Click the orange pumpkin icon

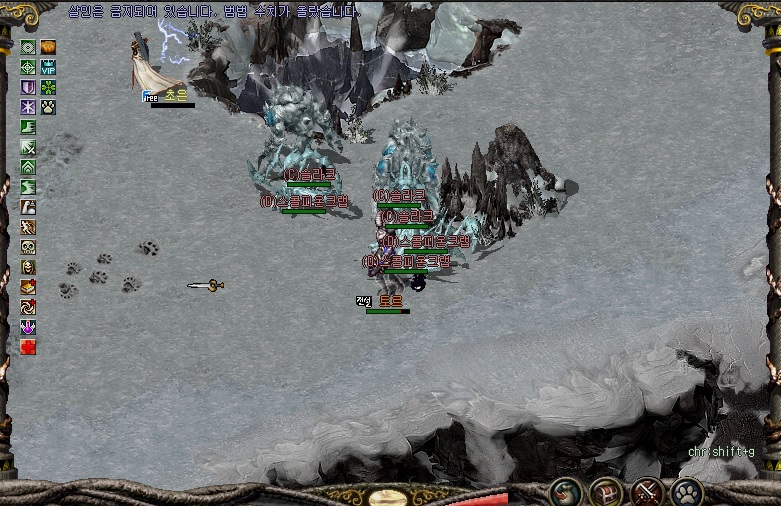pos(48,47)
